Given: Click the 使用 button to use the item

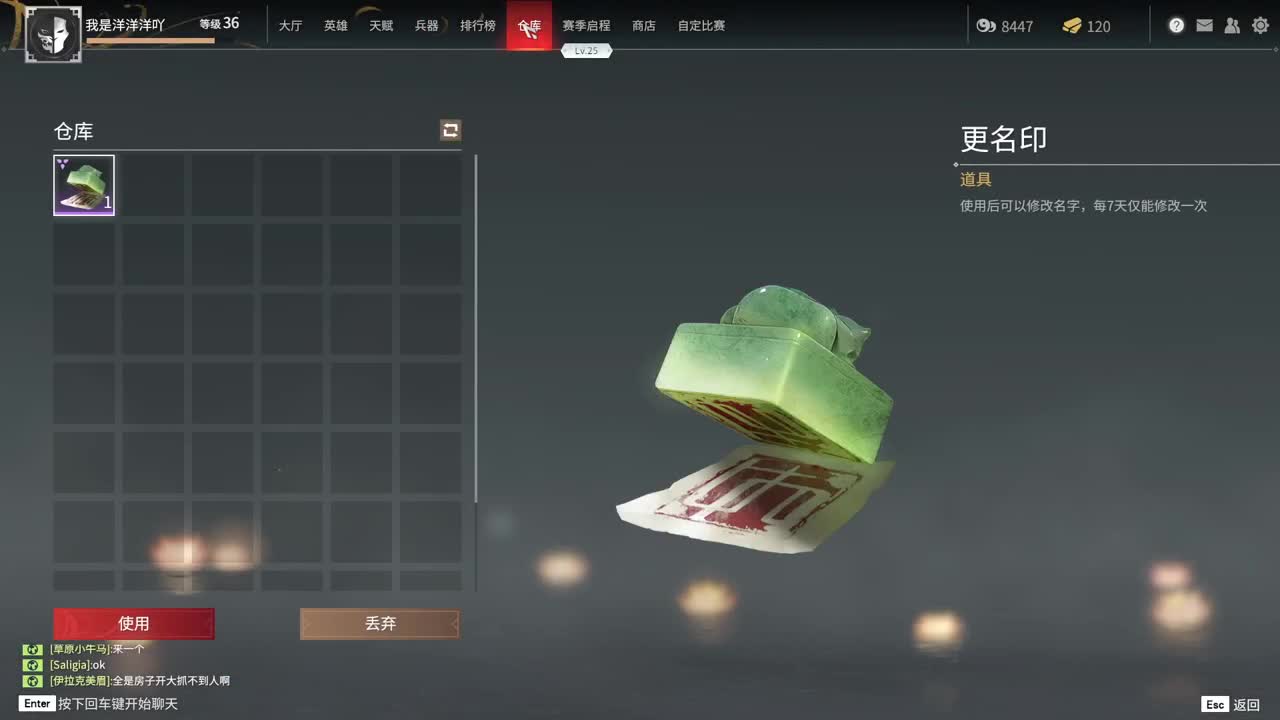Looking at the screenshot, I should click(134, 623).
